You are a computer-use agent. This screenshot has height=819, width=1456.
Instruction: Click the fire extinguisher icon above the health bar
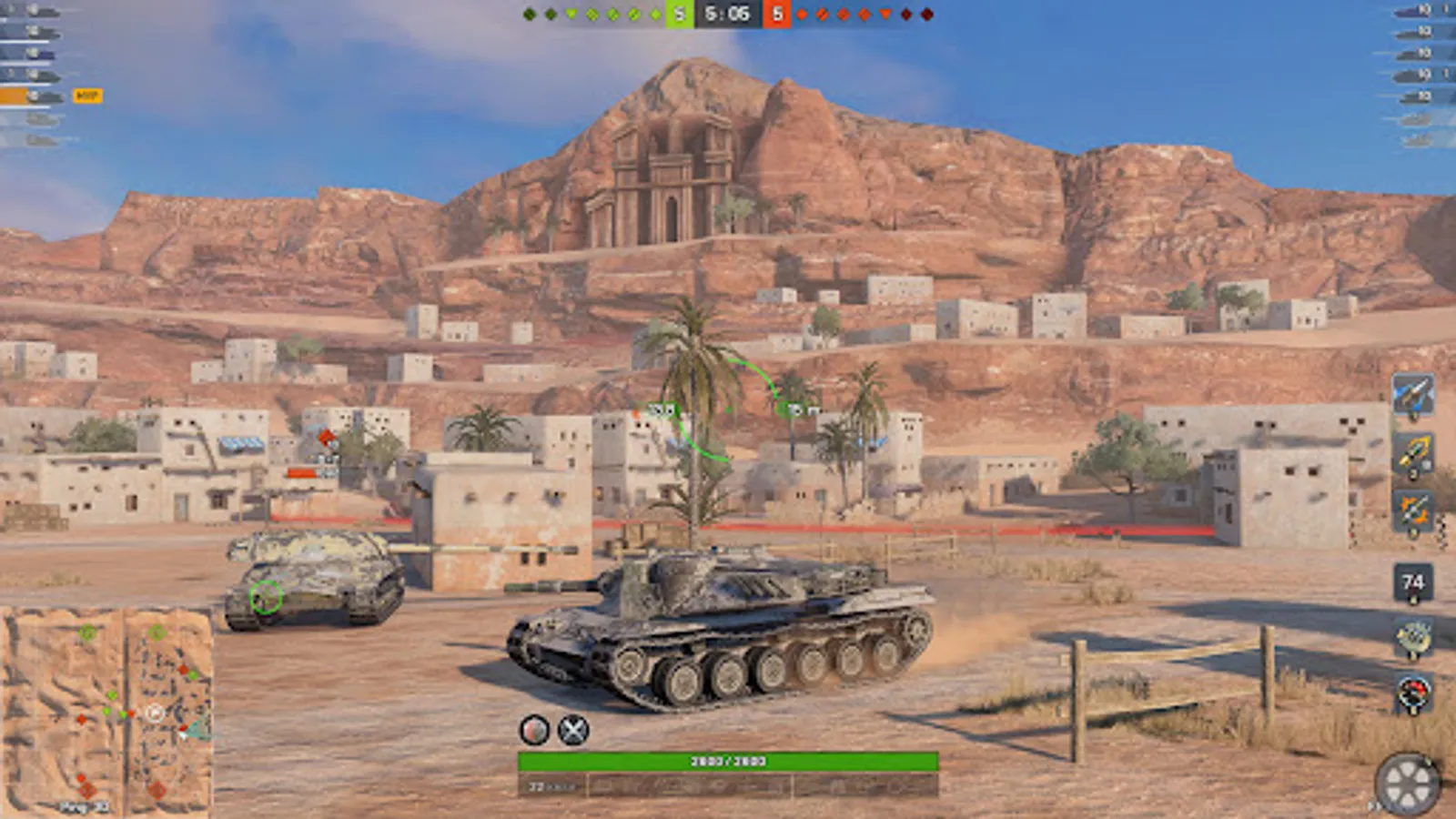click(533, 729)
